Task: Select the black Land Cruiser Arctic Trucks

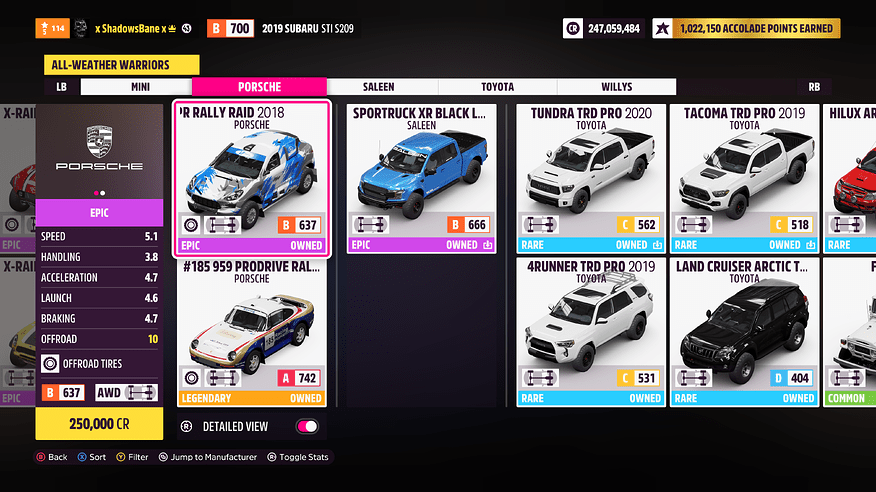Action: point(744,331)
